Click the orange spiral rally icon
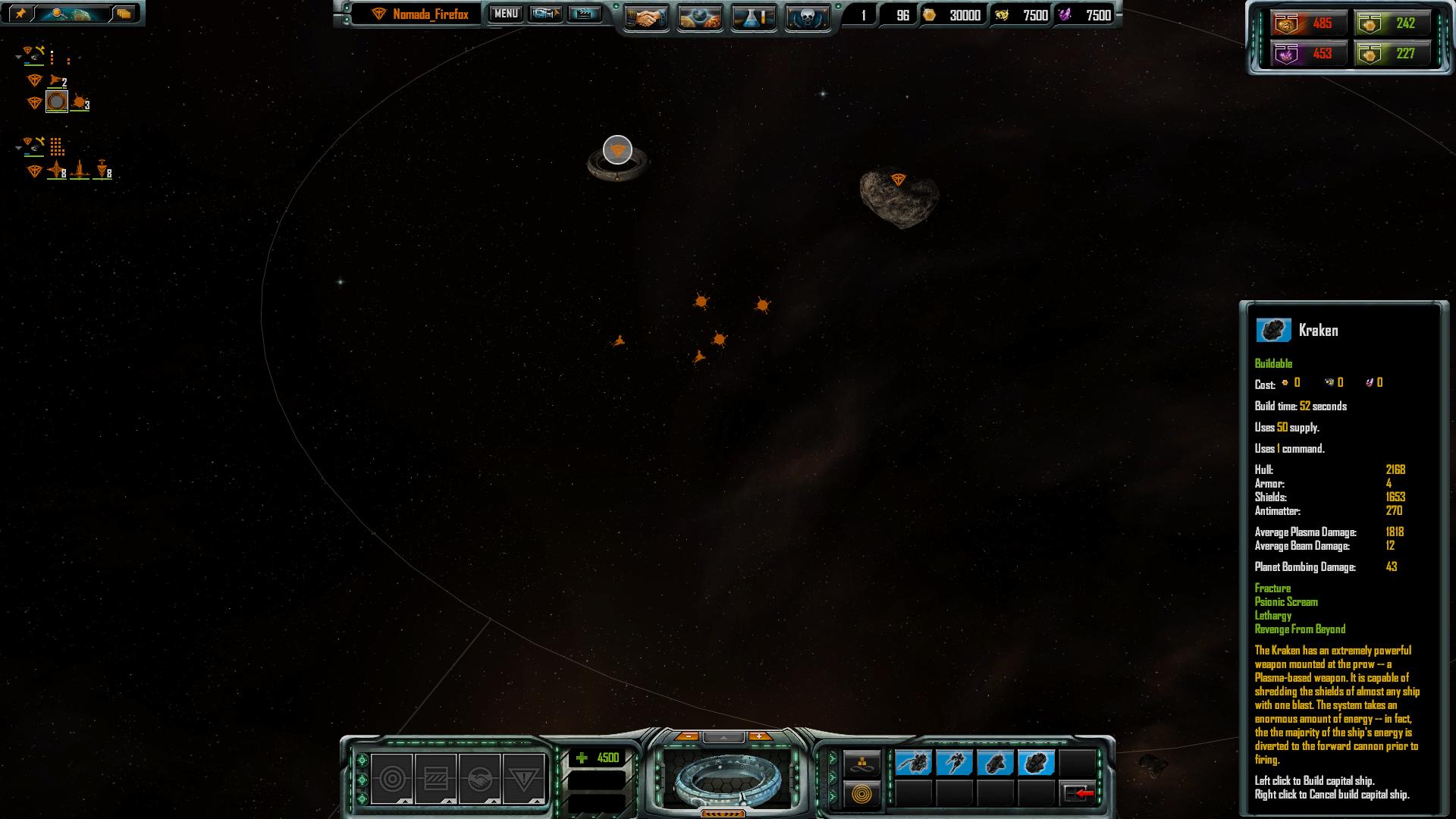Image resolution: width=1456 pixels, height=819 pixels. (x=861, y=795)
